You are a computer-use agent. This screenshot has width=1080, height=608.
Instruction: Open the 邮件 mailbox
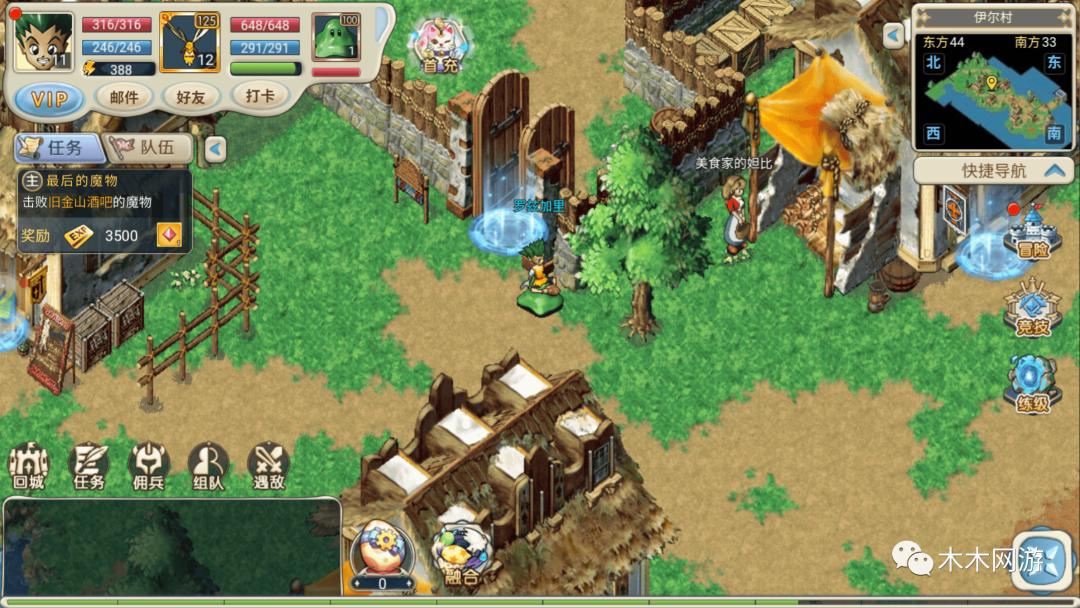(x=124, y=96)
